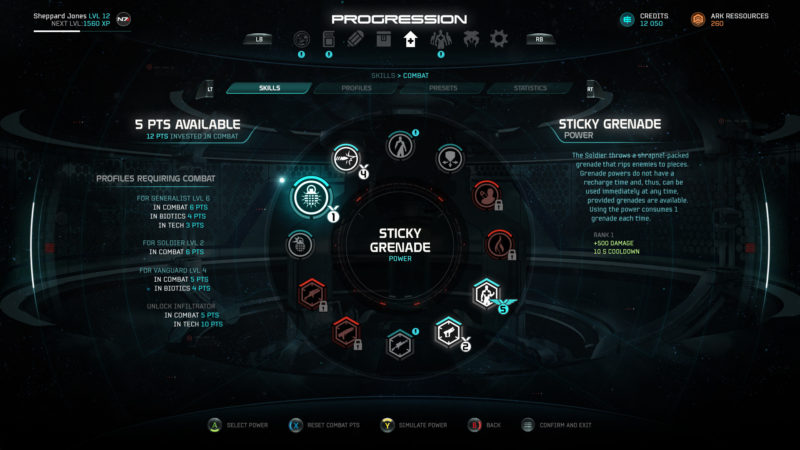
Task: Choose the rank 4 rifle-burst skill icon
Action: tap(347, 157)
